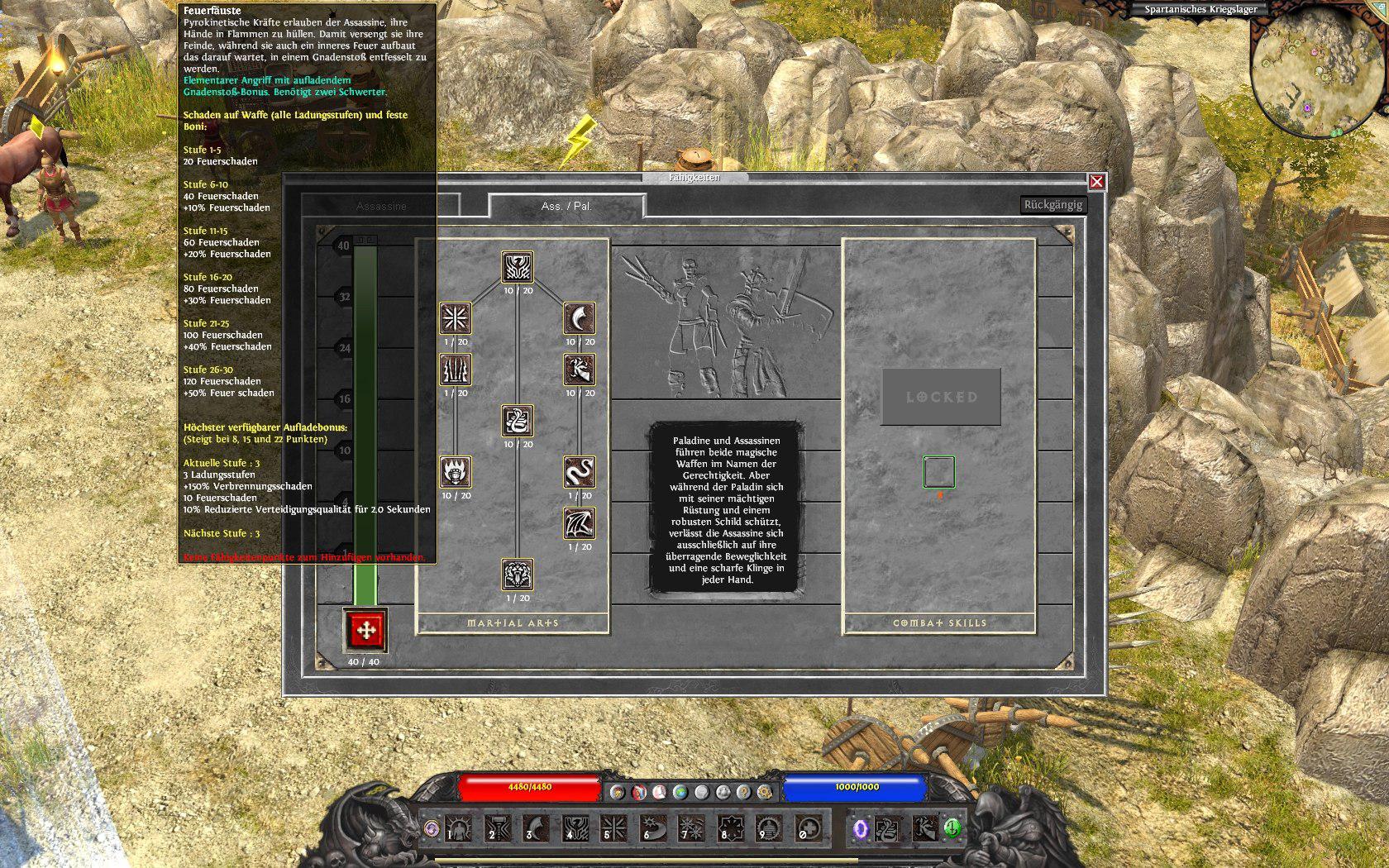Select the flaming fist skill icon

click(x=456, y=473)
